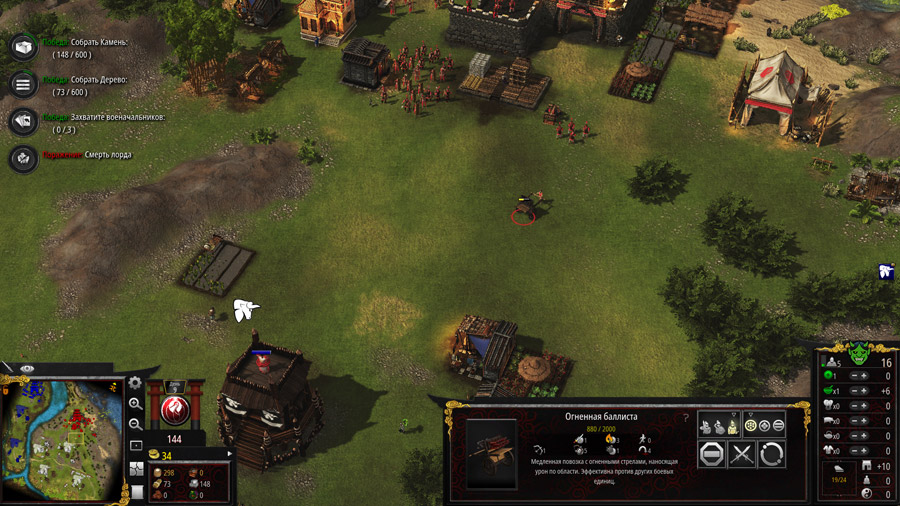Open the top-left cube objectives icon

(23, 47)
